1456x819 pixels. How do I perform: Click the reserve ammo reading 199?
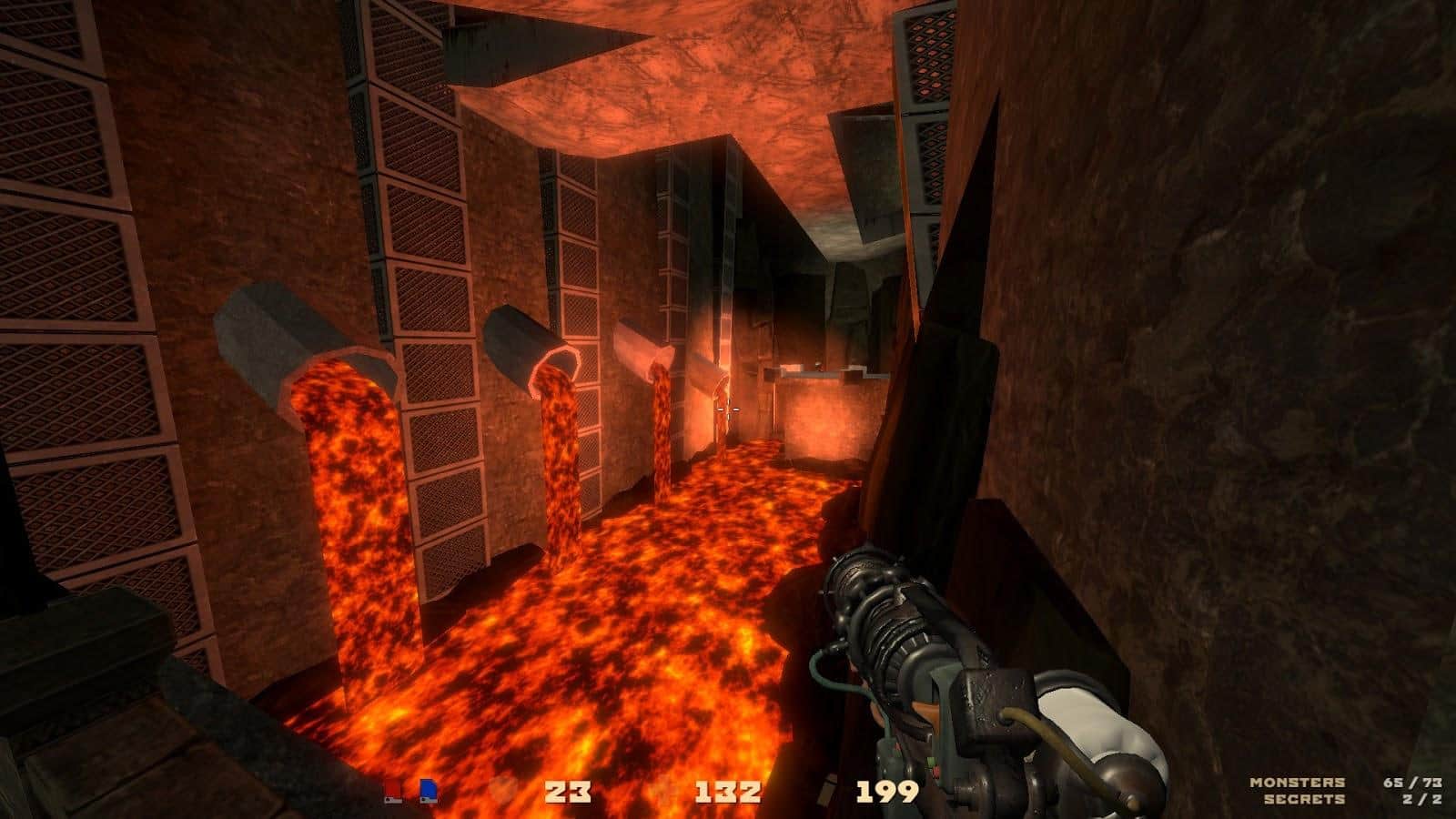[x=887, y=792]
